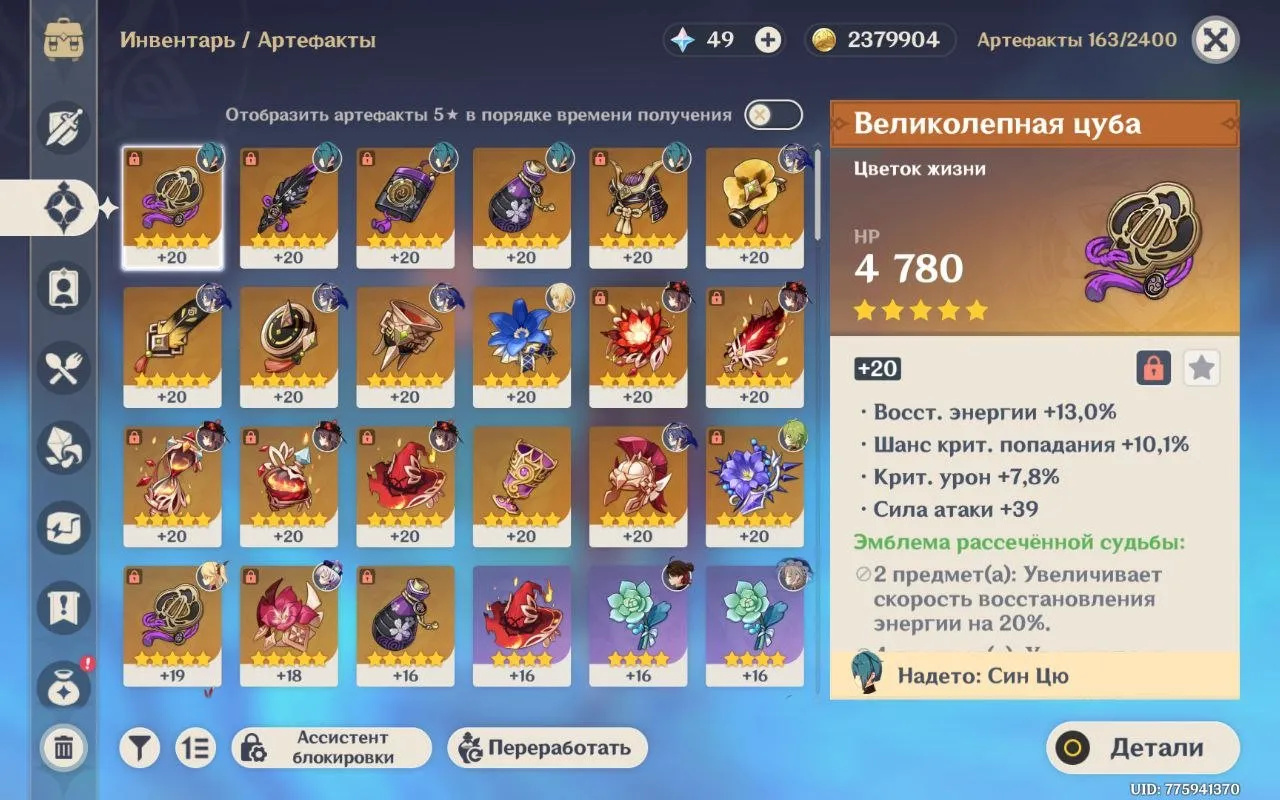
Task: Open the Переработать artifact recycling
Action: 547,747
